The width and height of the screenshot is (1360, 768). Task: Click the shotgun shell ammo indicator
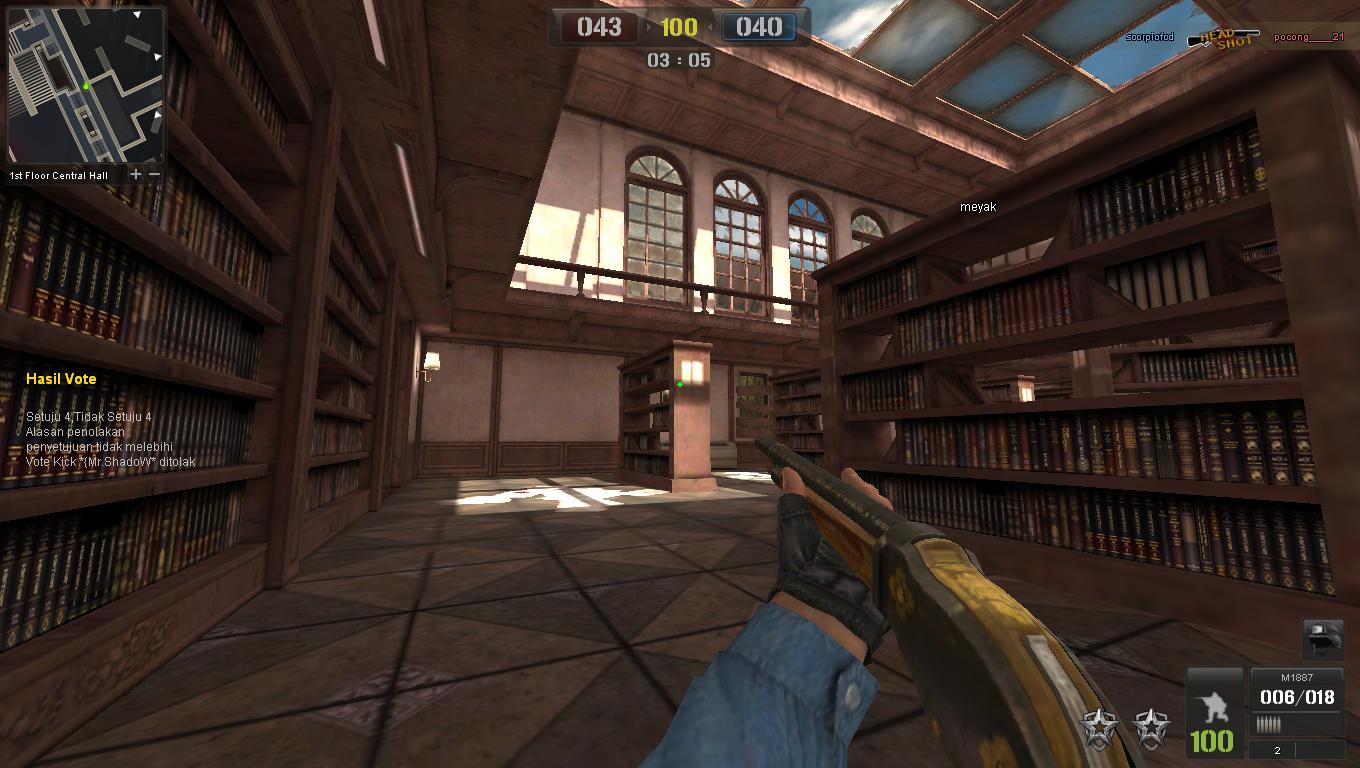[x=1270, y=722]
